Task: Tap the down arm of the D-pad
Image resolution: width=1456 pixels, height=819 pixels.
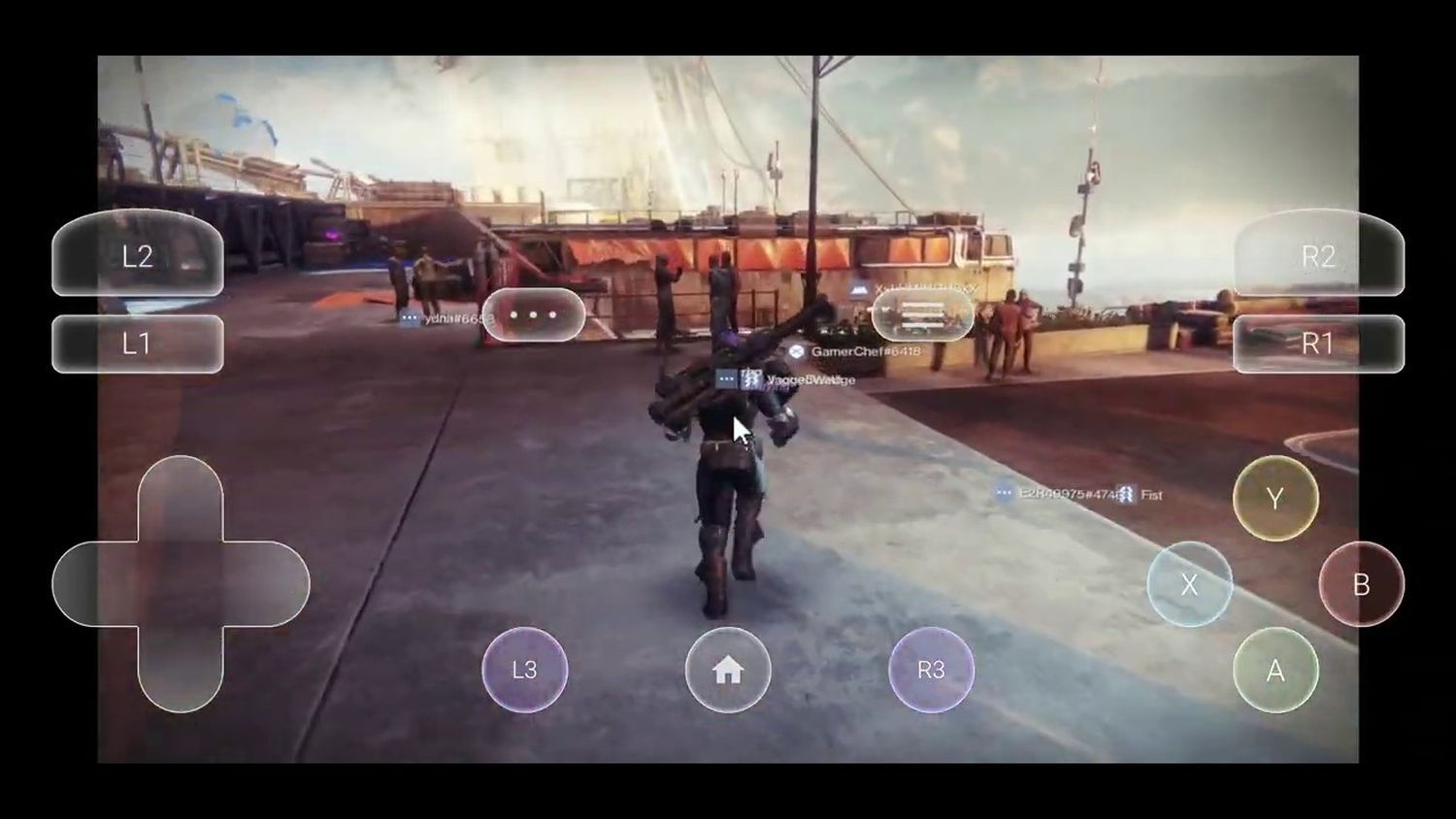Action: click(x=181, y=668)
